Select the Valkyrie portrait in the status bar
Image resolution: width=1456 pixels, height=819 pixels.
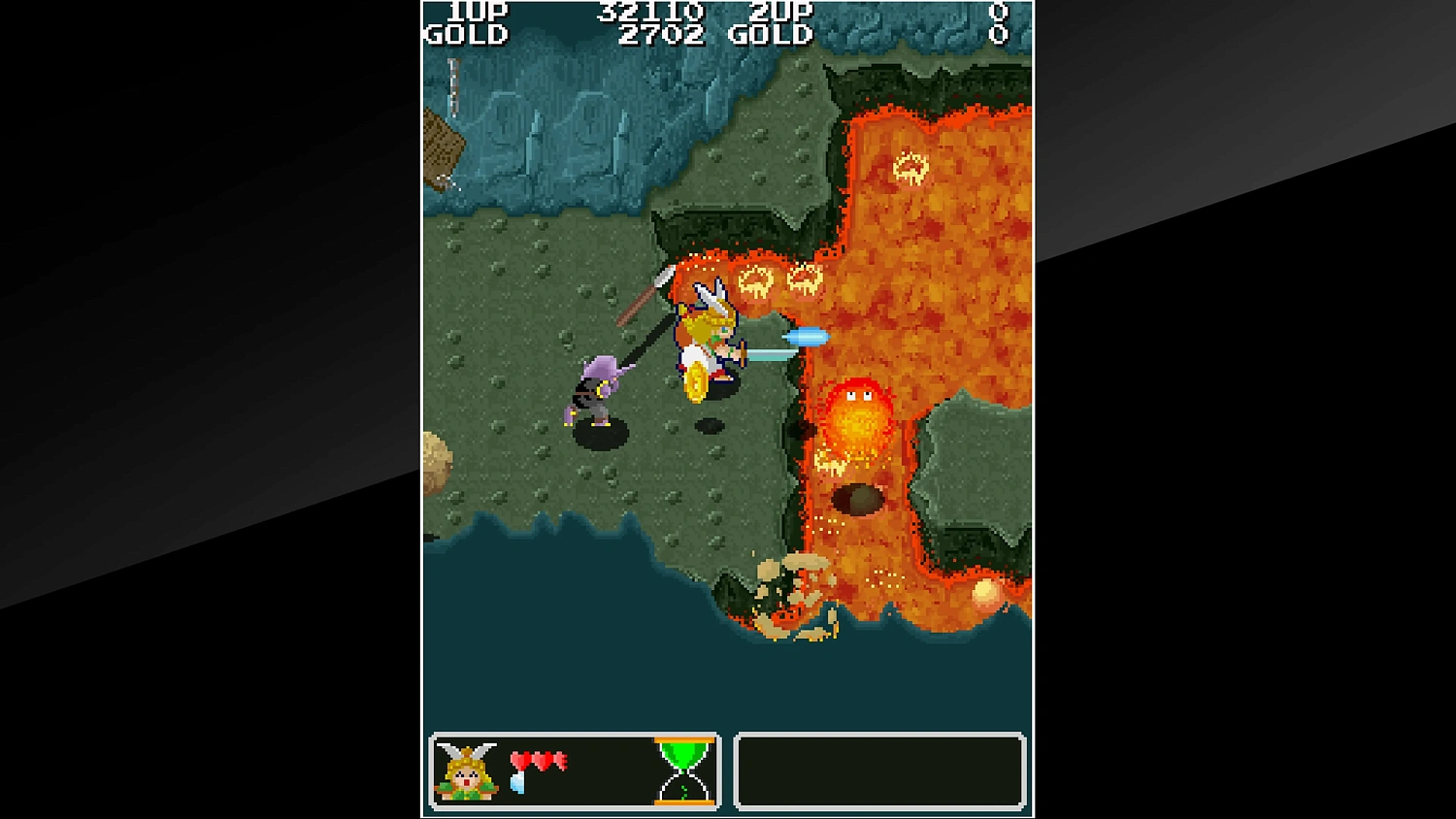[x=466, y=771]
